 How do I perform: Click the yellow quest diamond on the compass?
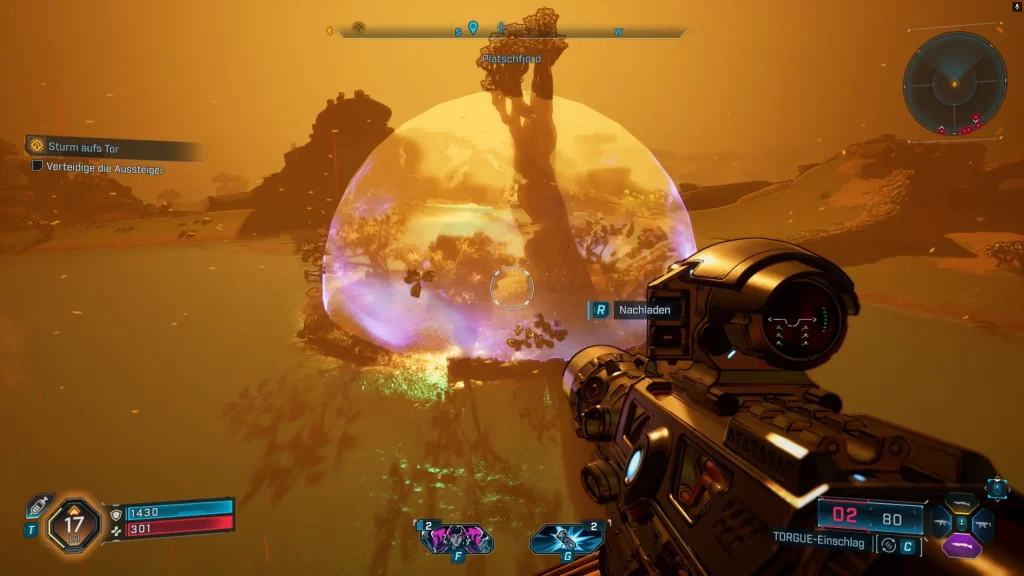point(358,28)
